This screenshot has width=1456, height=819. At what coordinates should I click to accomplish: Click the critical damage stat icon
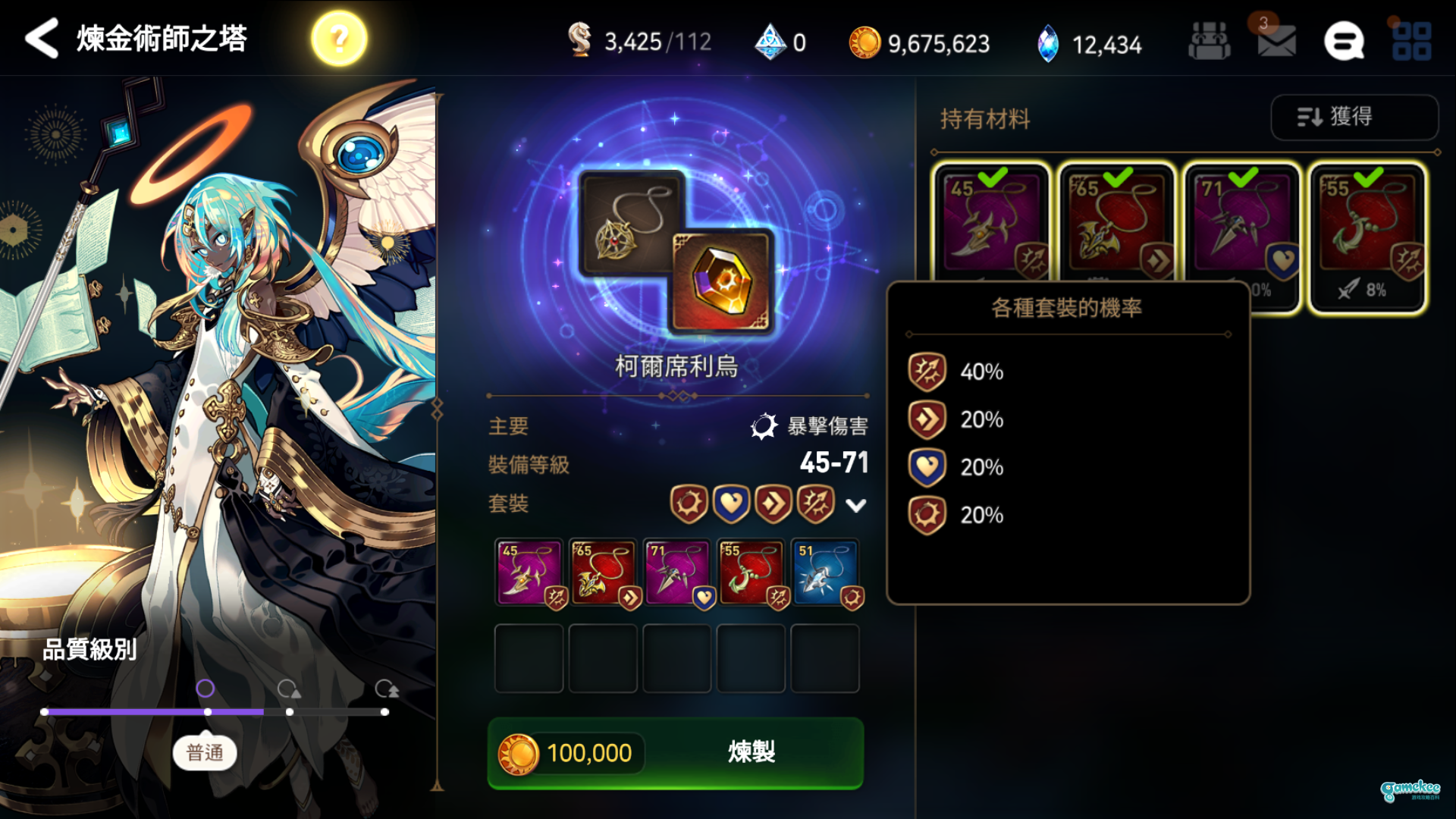[766, 427]
